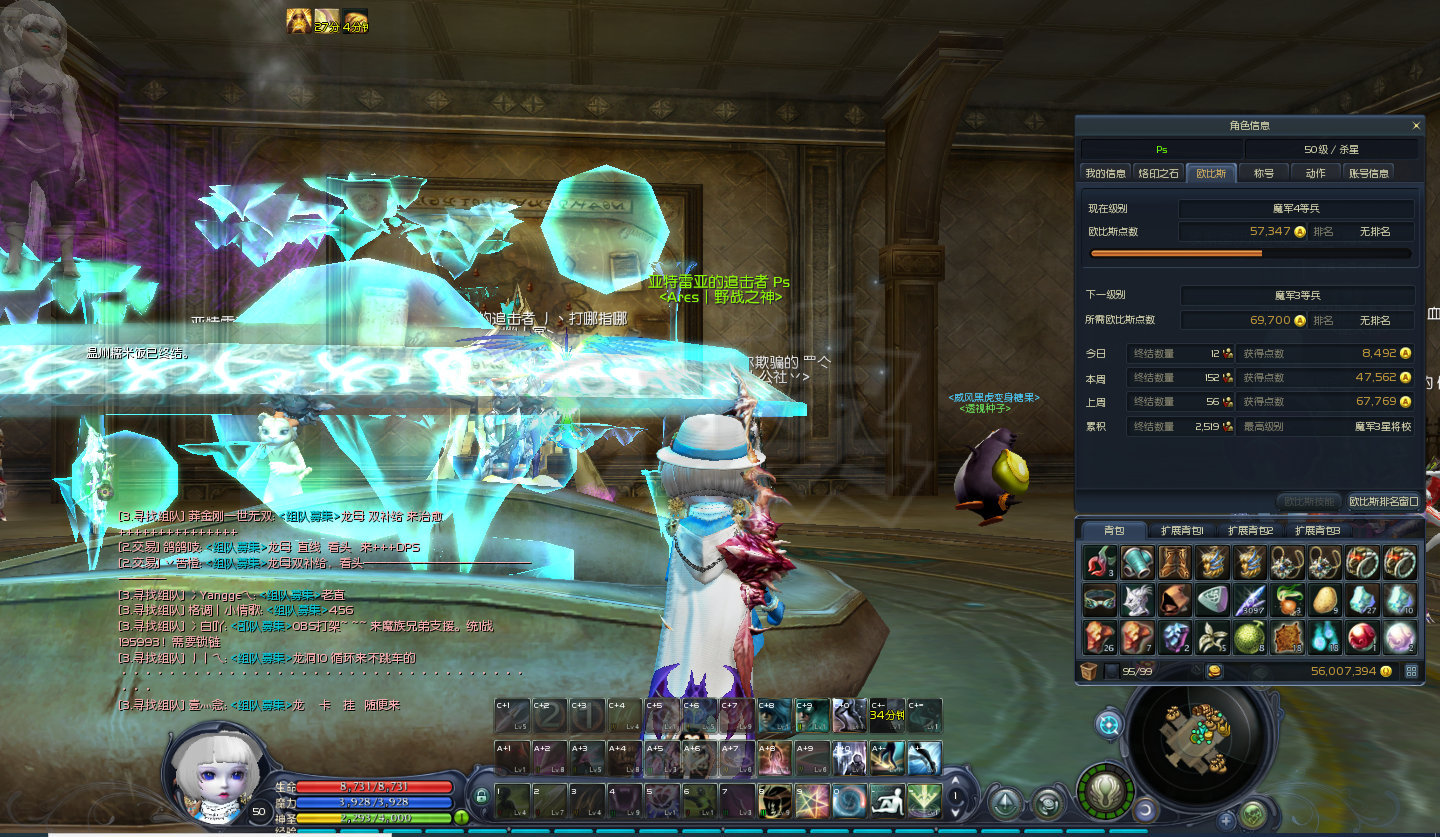1440x837 pixels.
Task: Close the 角色信息 character info window
Action: coord(1415,126)
